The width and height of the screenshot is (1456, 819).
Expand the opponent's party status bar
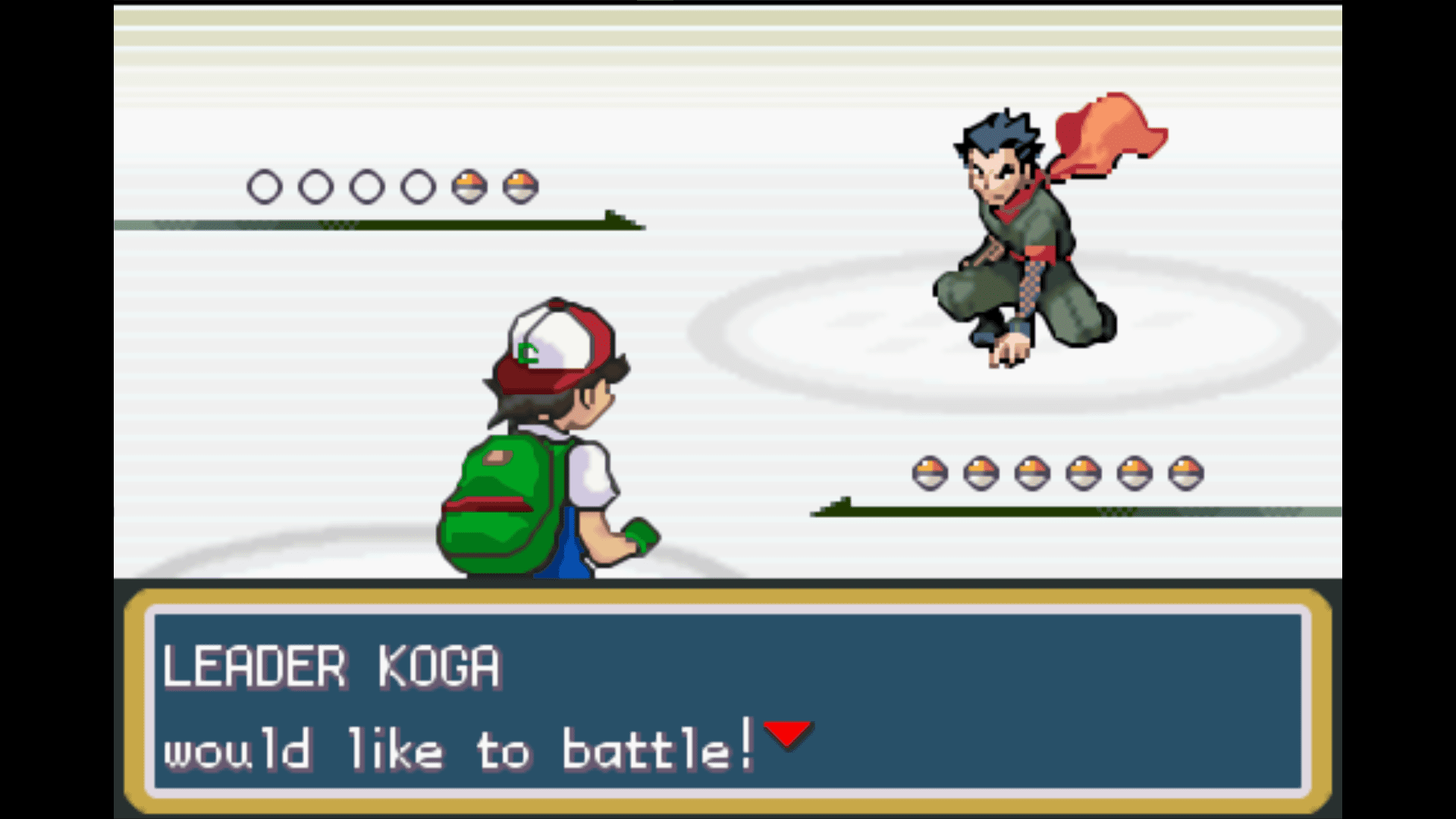tap(379, 223)
